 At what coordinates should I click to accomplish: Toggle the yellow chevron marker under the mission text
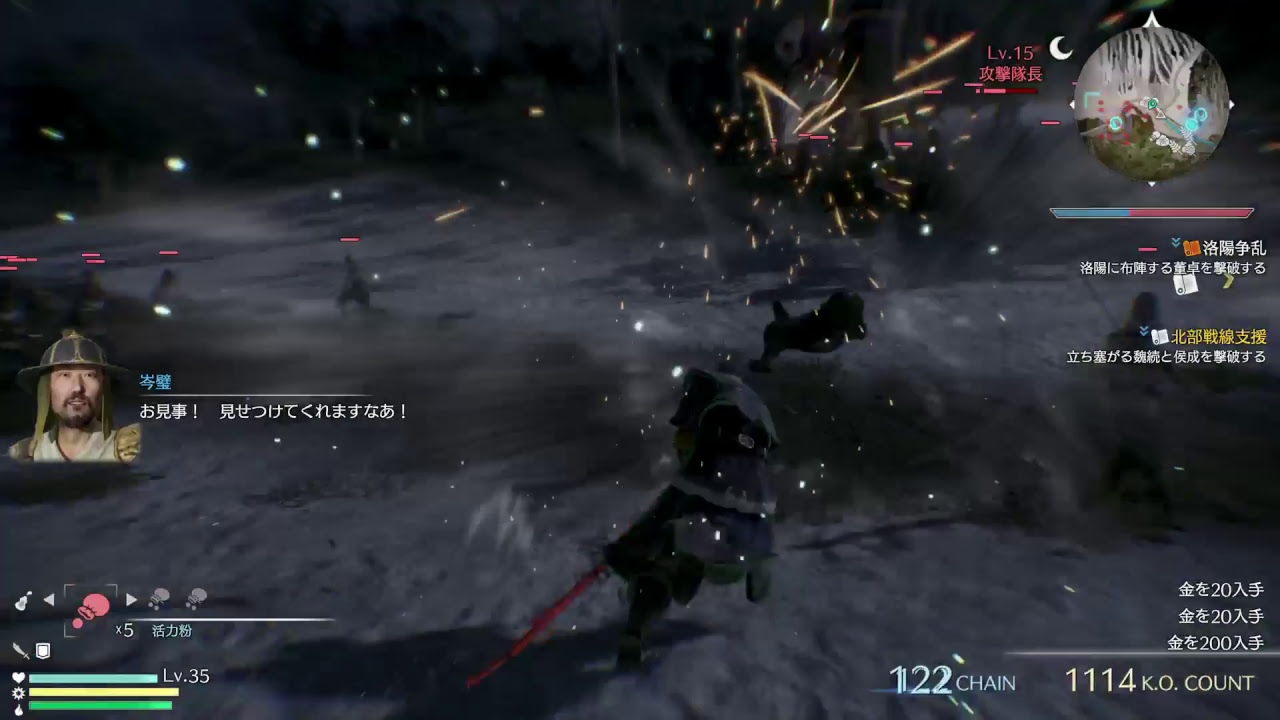click(1228, 283)
